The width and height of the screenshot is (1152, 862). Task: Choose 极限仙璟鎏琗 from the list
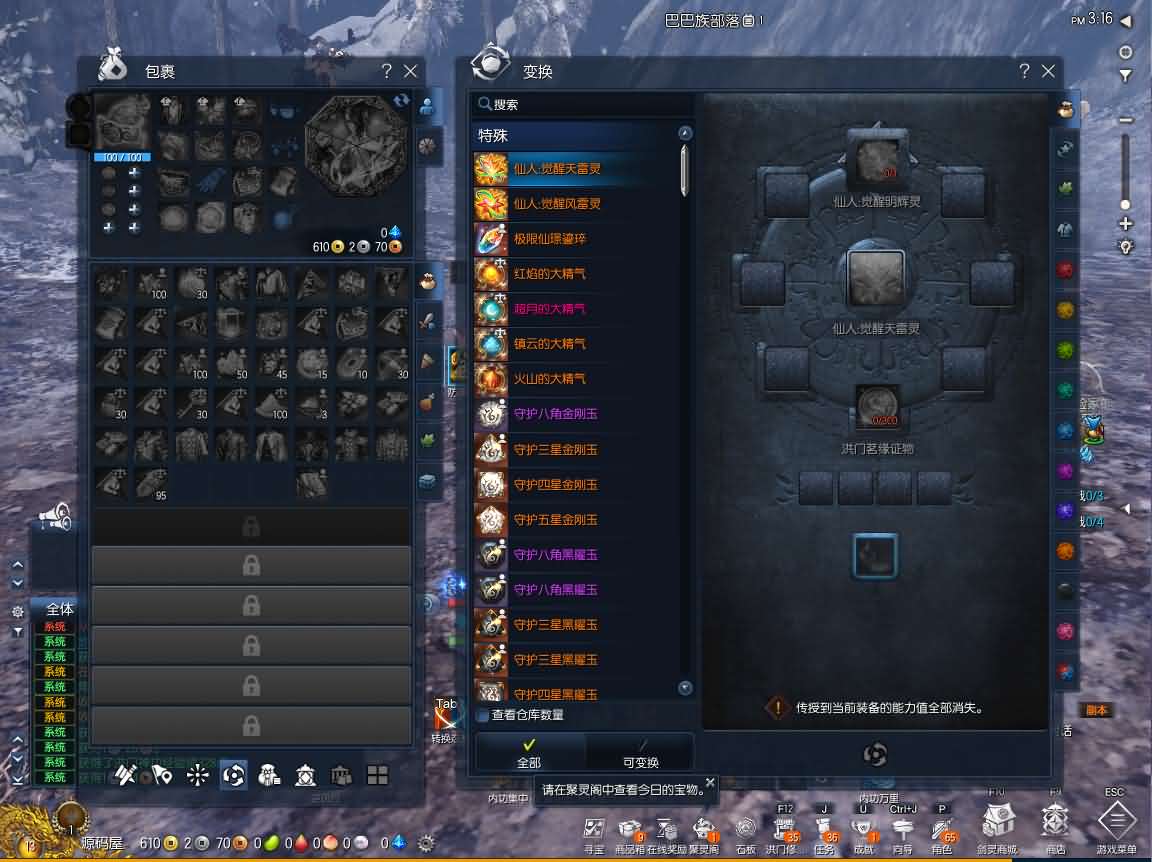[549, 239]
